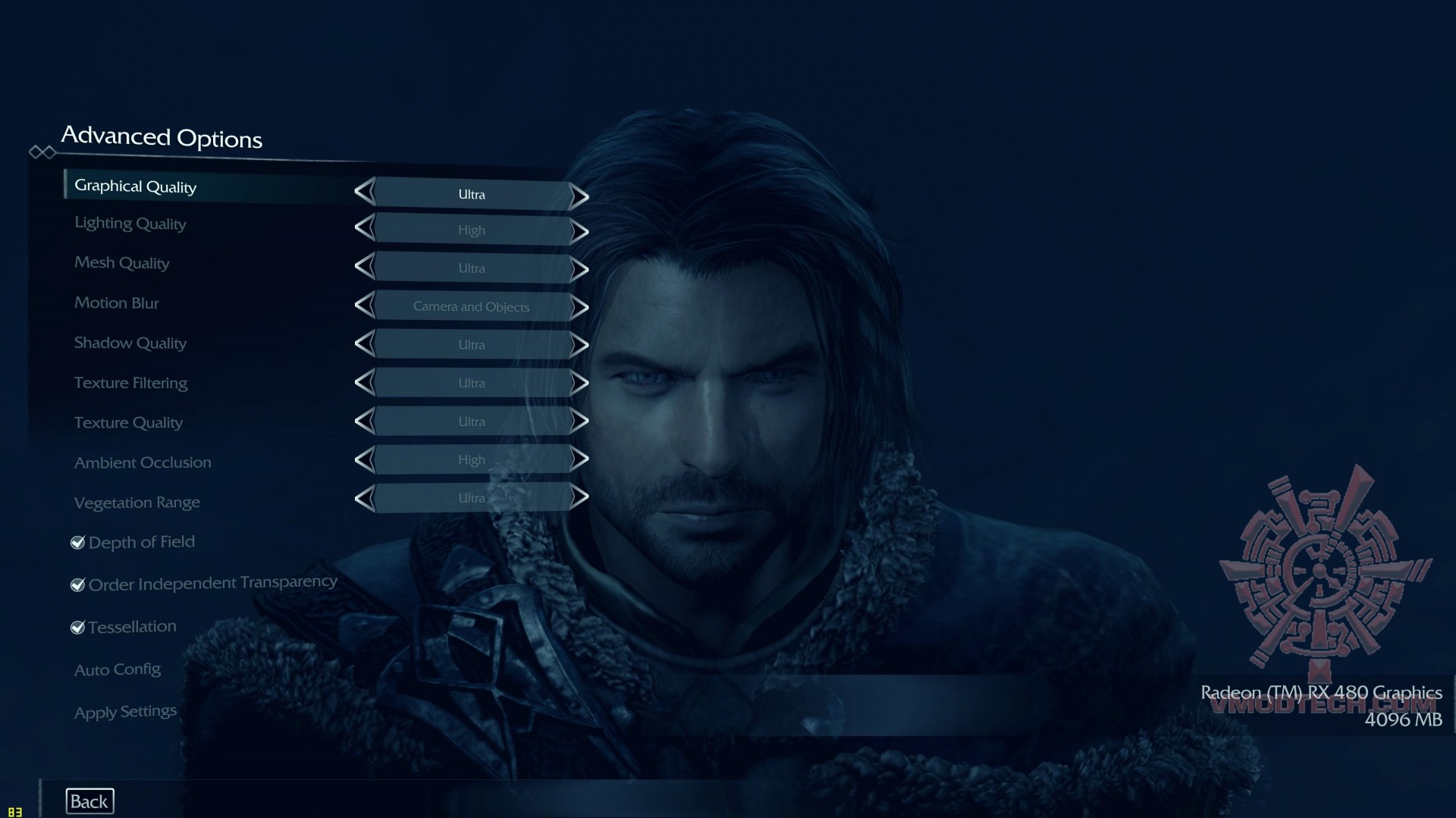Run Auto Config
Viewport: 1456px width, 818px height.
pos(118,669)
